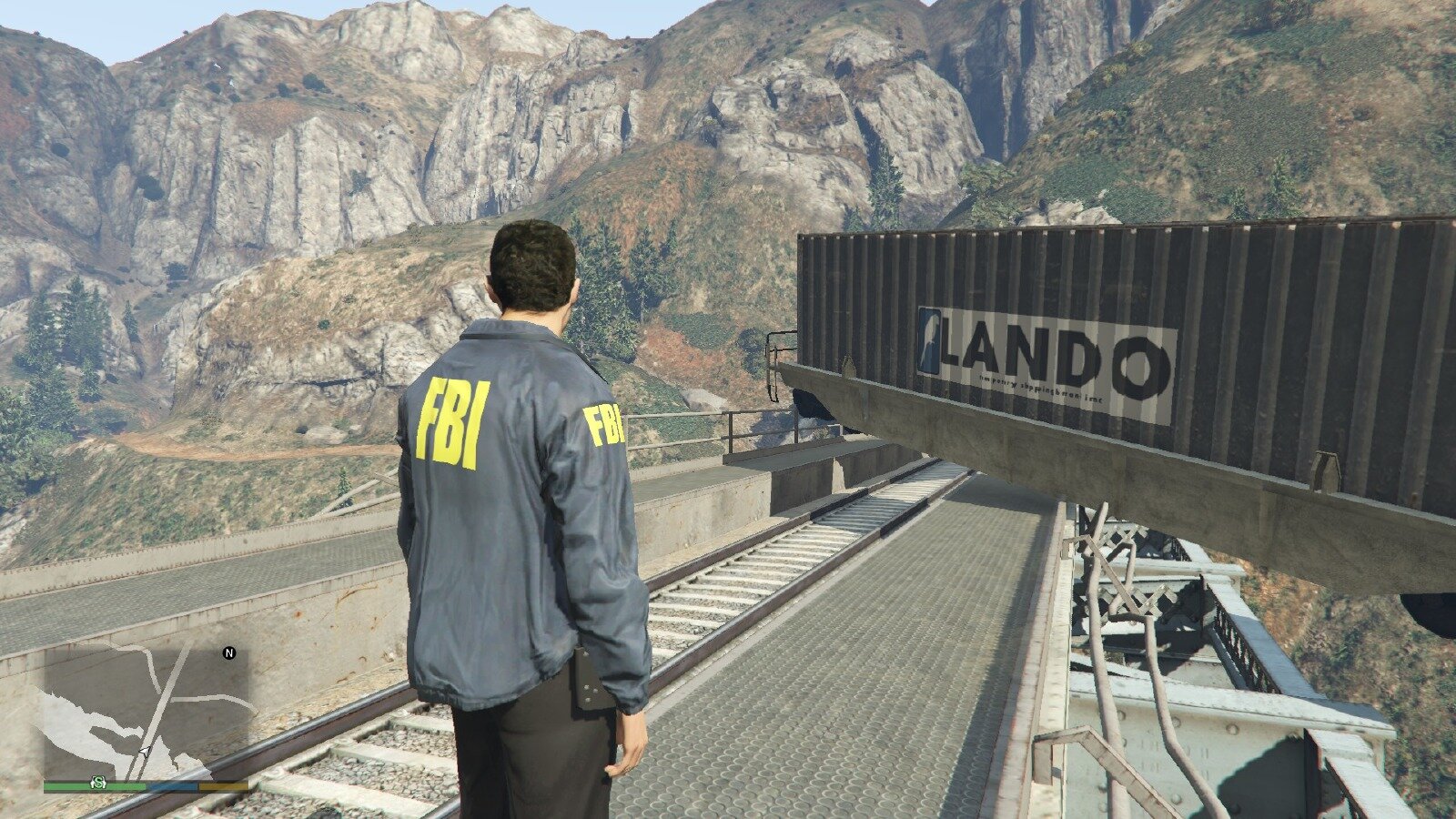
Task: Select the white player arrow on minimap
Action: pos(145,752)
